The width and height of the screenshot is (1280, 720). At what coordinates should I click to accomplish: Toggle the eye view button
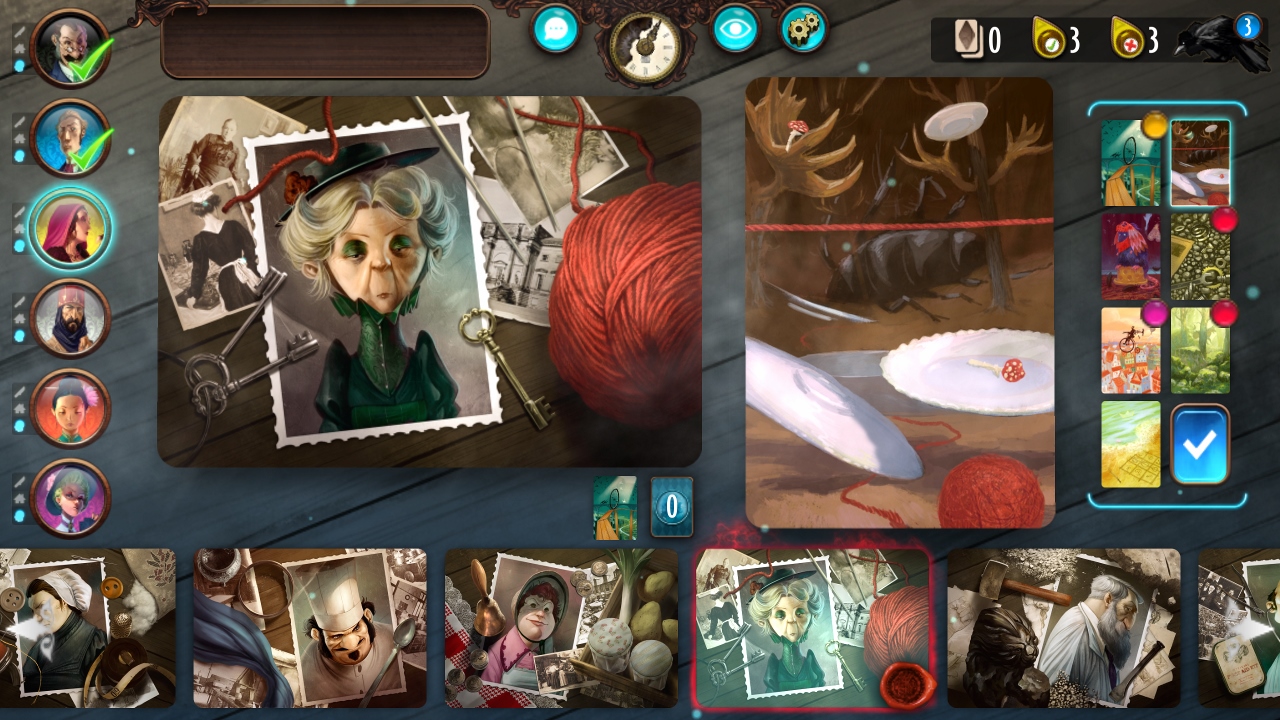point(735,28)
